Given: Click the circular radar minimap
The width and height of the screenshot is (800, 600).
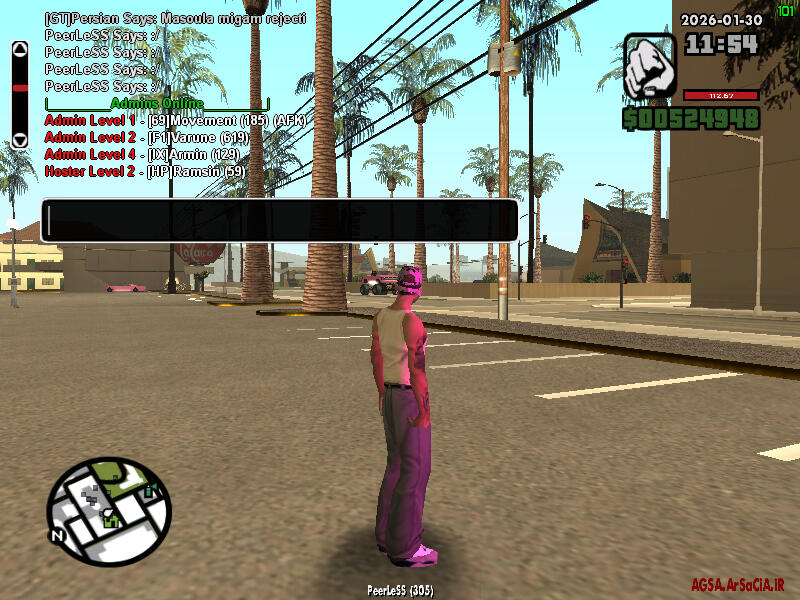Looking at the screenshot, I should pos(108,511).
